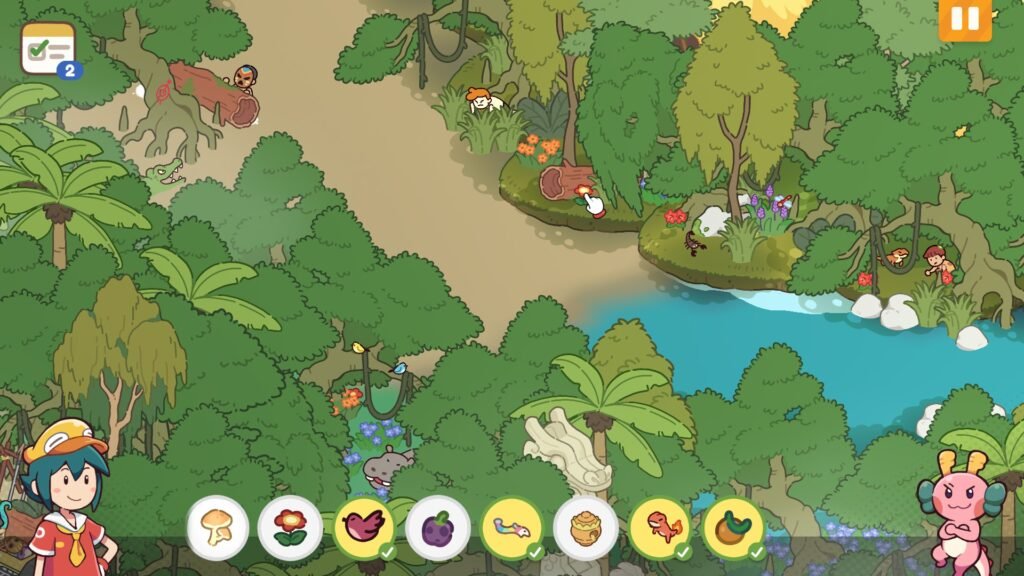
Task: Select the mushroom item to find
Action: (x=217, y=527)
